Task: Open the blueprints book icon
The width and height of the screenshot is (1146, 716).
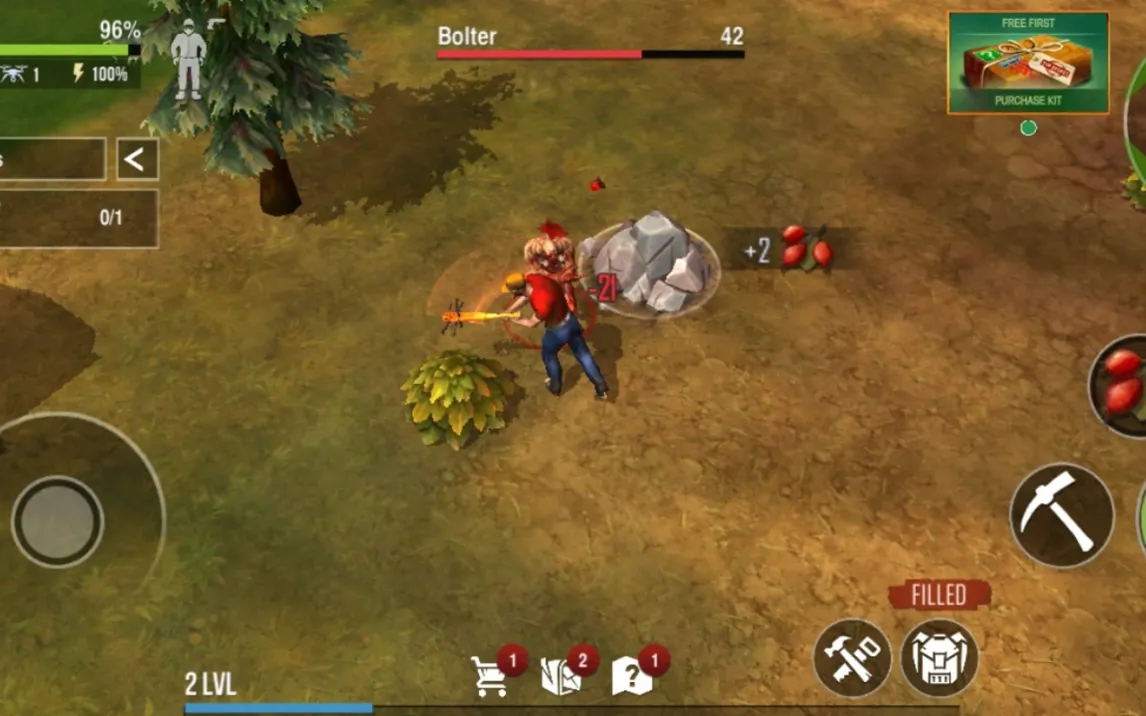Action: tap(560, 677)
